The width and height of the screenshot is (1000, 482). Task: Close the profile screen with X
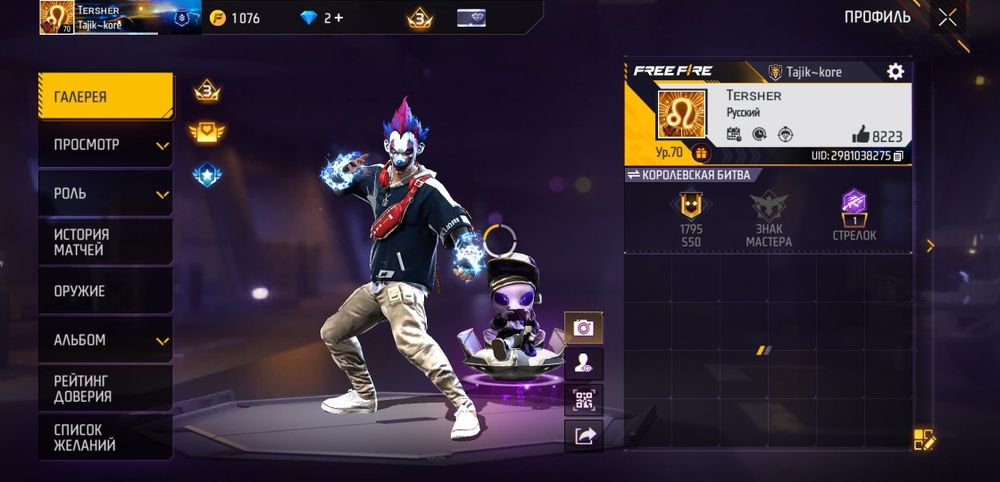point(947,17)
